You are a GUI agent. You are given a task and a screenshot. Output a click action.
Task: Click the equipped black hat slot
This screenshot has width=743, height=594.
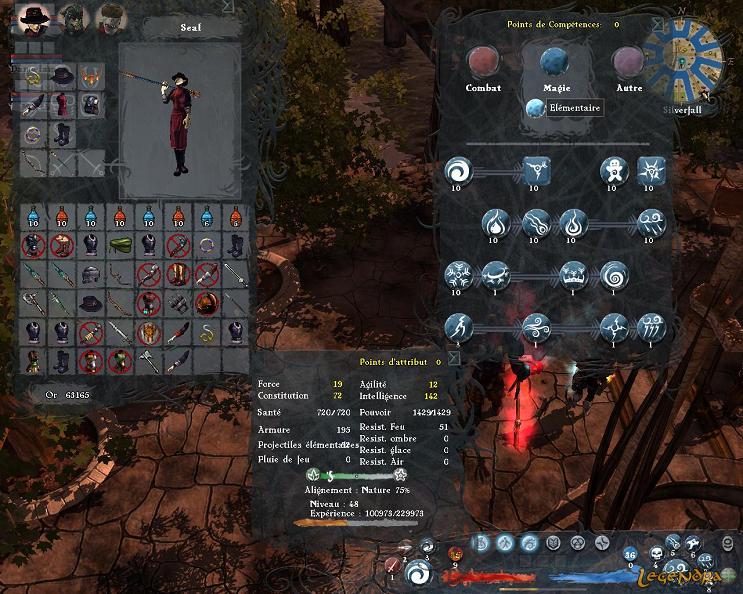point(63,76)
